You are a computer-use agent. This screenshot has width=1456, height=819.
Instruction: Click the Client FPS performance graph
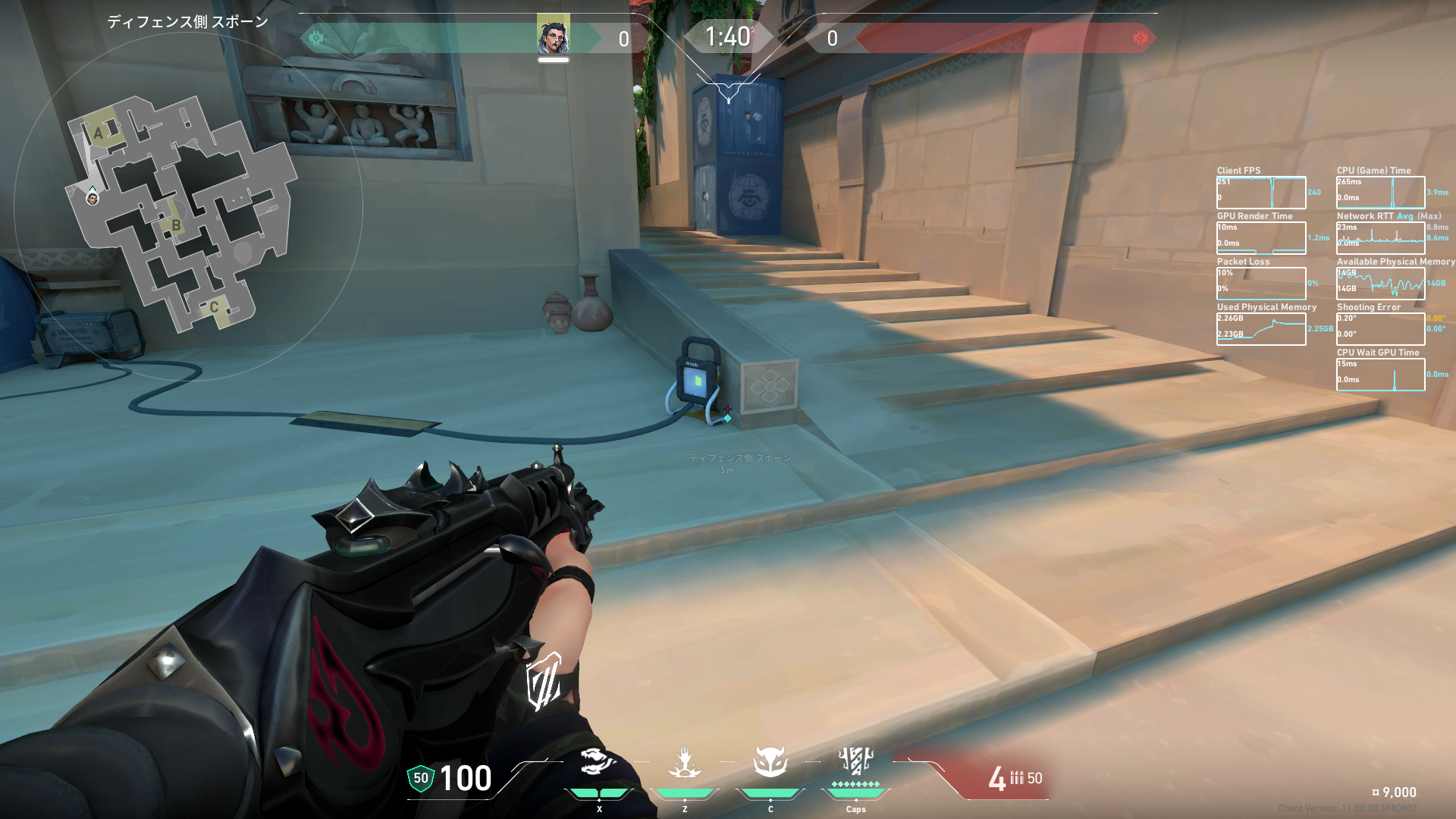[1260, 193]
